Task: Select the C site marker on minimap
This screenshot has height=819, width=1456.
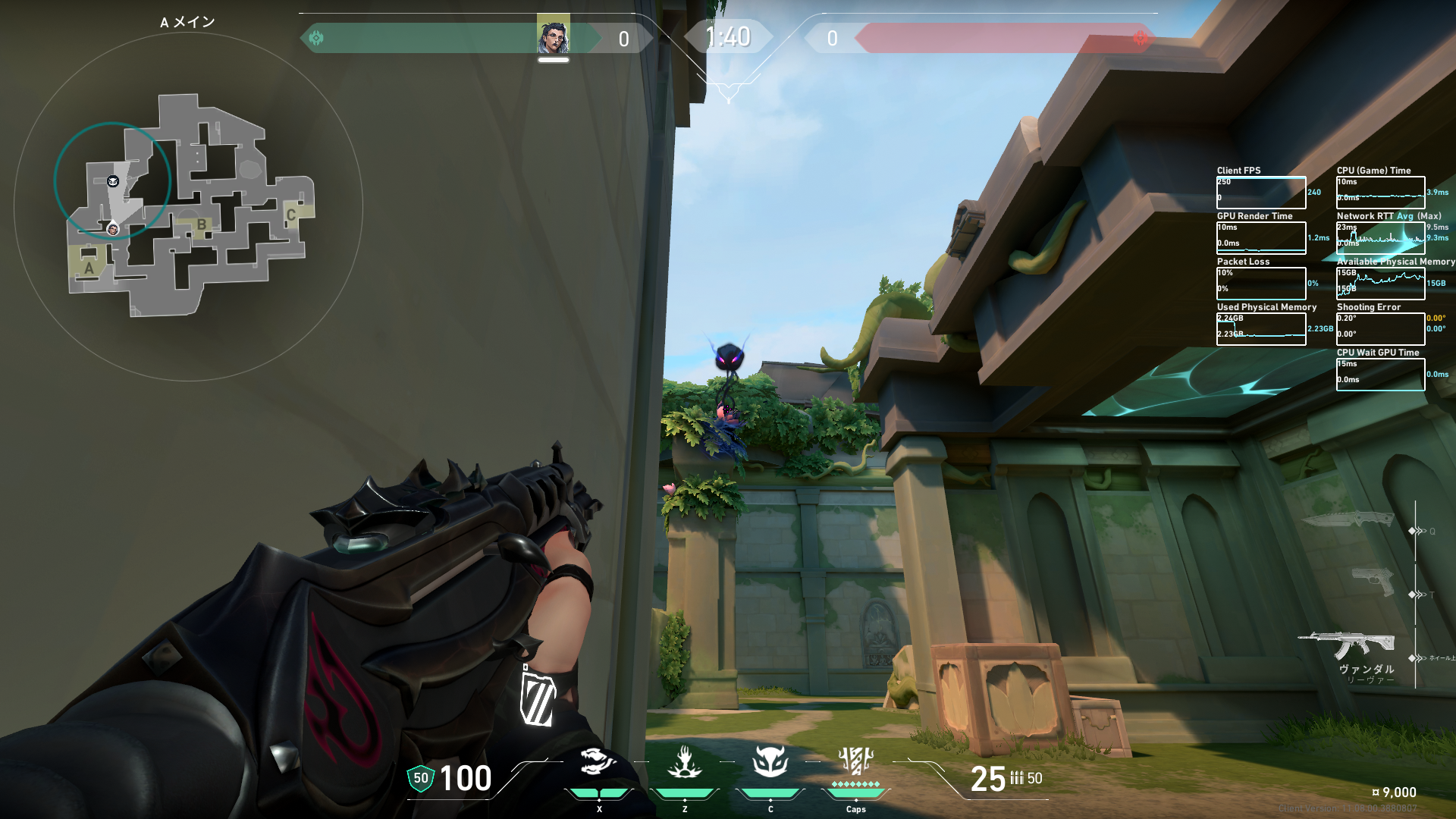Action: click(x=290, y=215)
